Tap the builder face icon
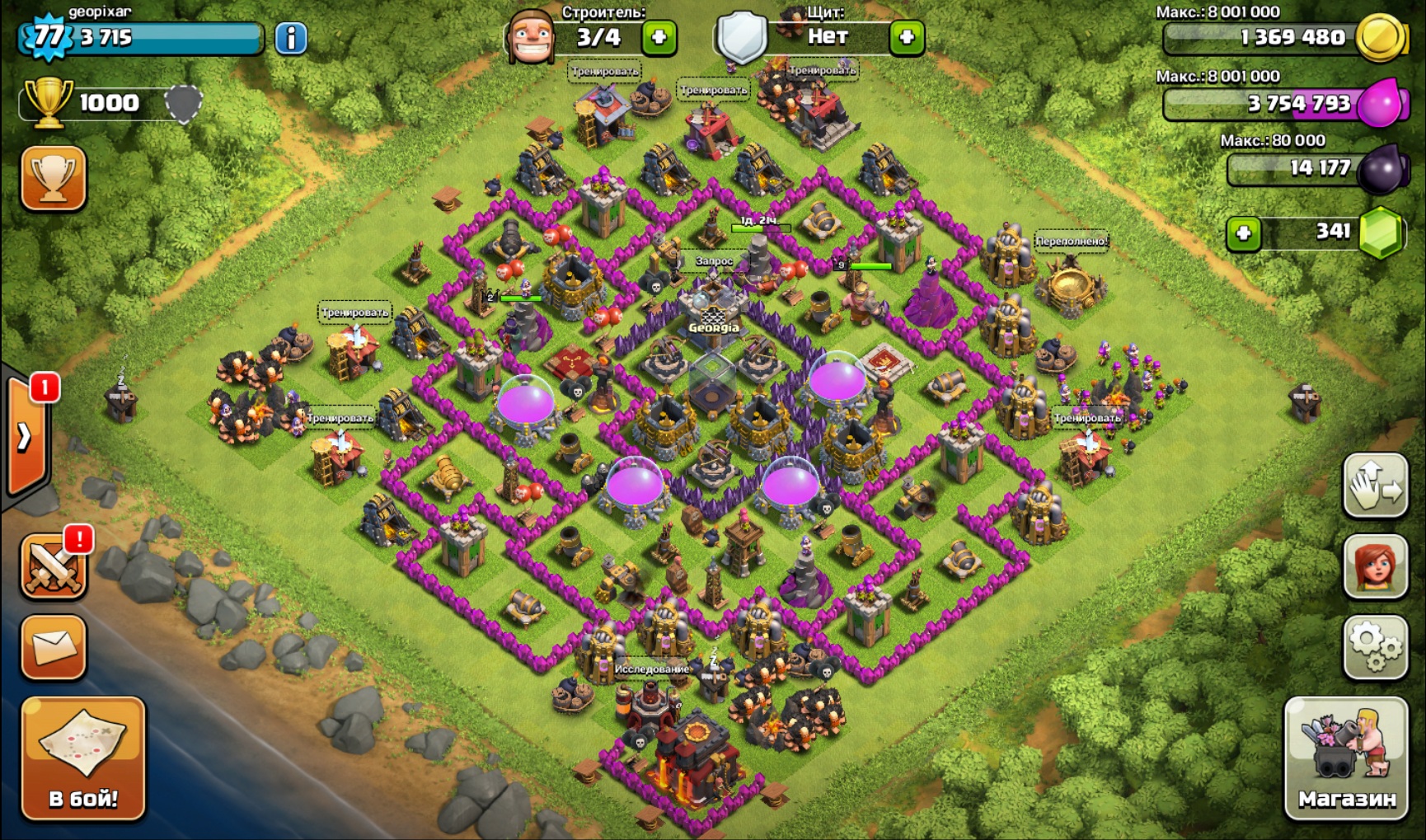The height and width of the screenshot is (840, 1426). pyautogui.click(x=530, y=38)
